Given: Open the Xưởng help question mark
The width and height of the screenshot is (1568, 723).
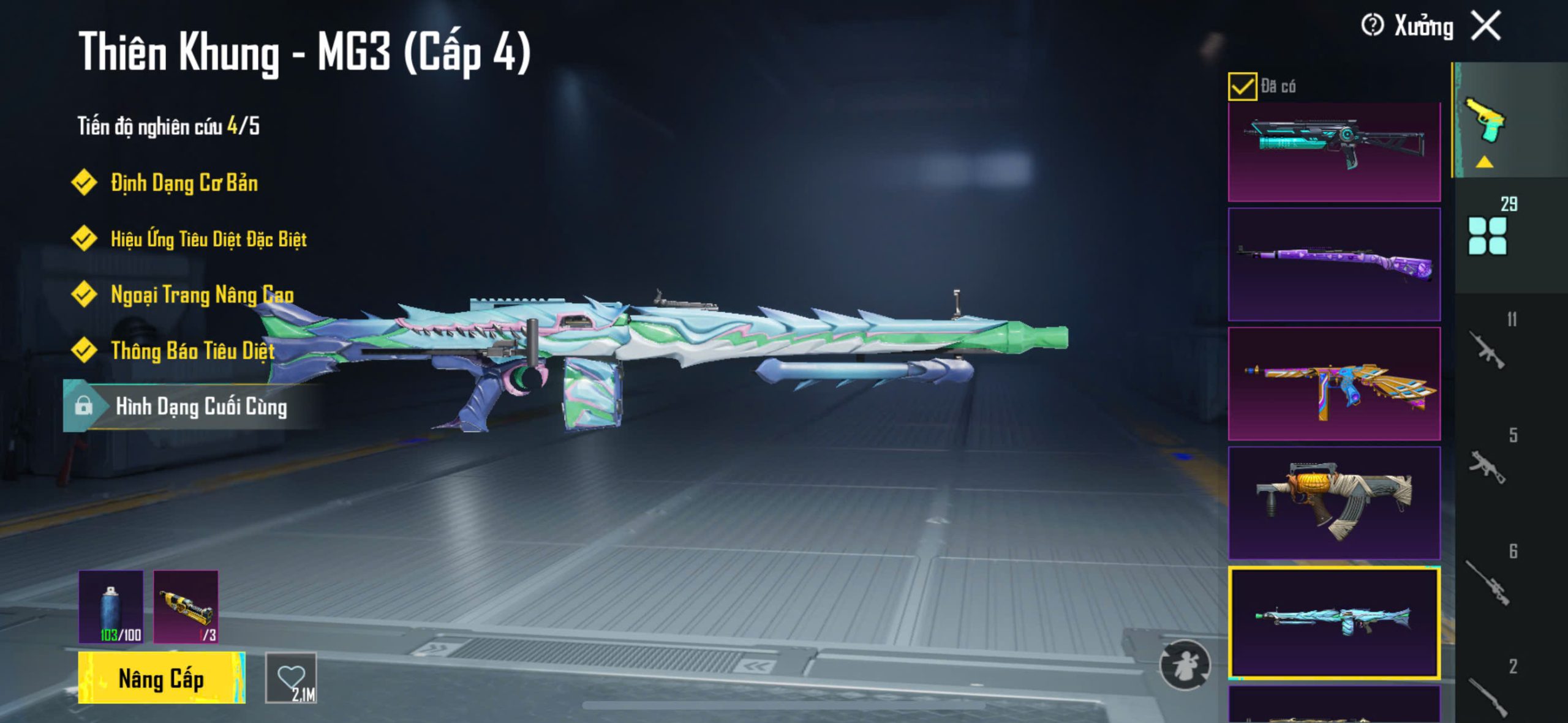Looking at the screenshot, I should pos(1372,26).
